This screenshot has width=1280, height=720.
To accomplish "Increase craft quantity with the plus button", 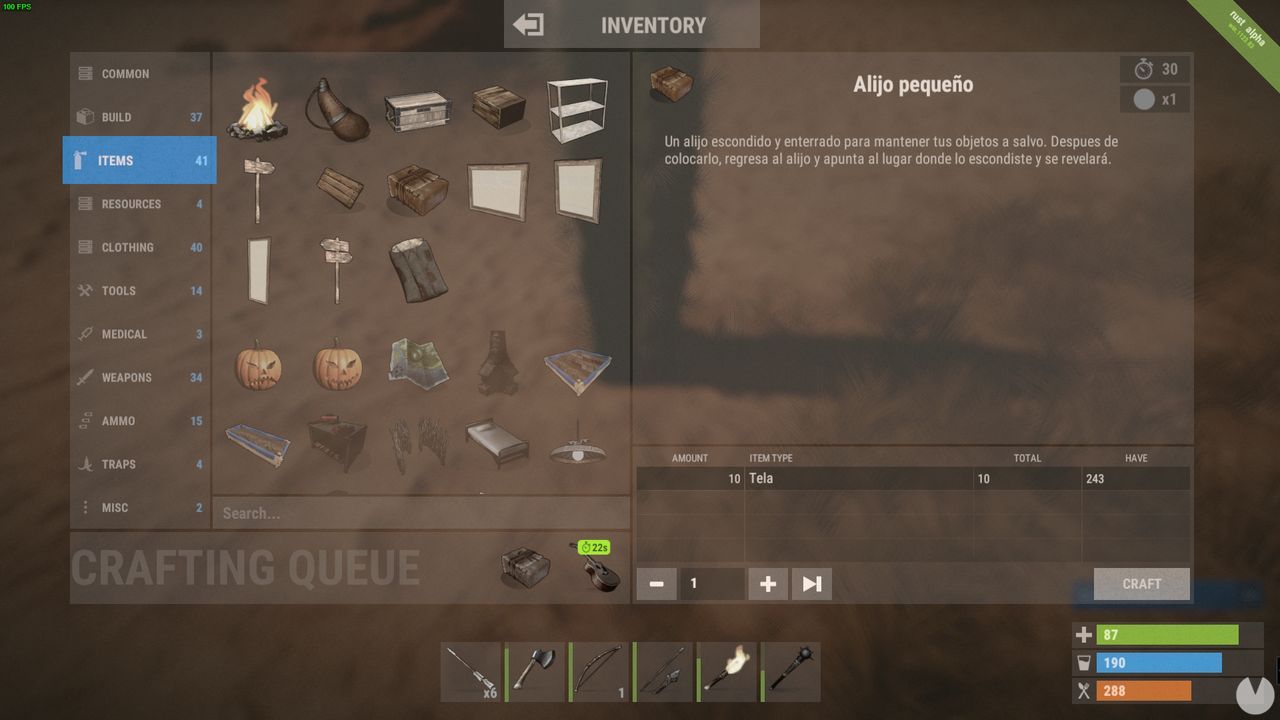I will point(767,583).
